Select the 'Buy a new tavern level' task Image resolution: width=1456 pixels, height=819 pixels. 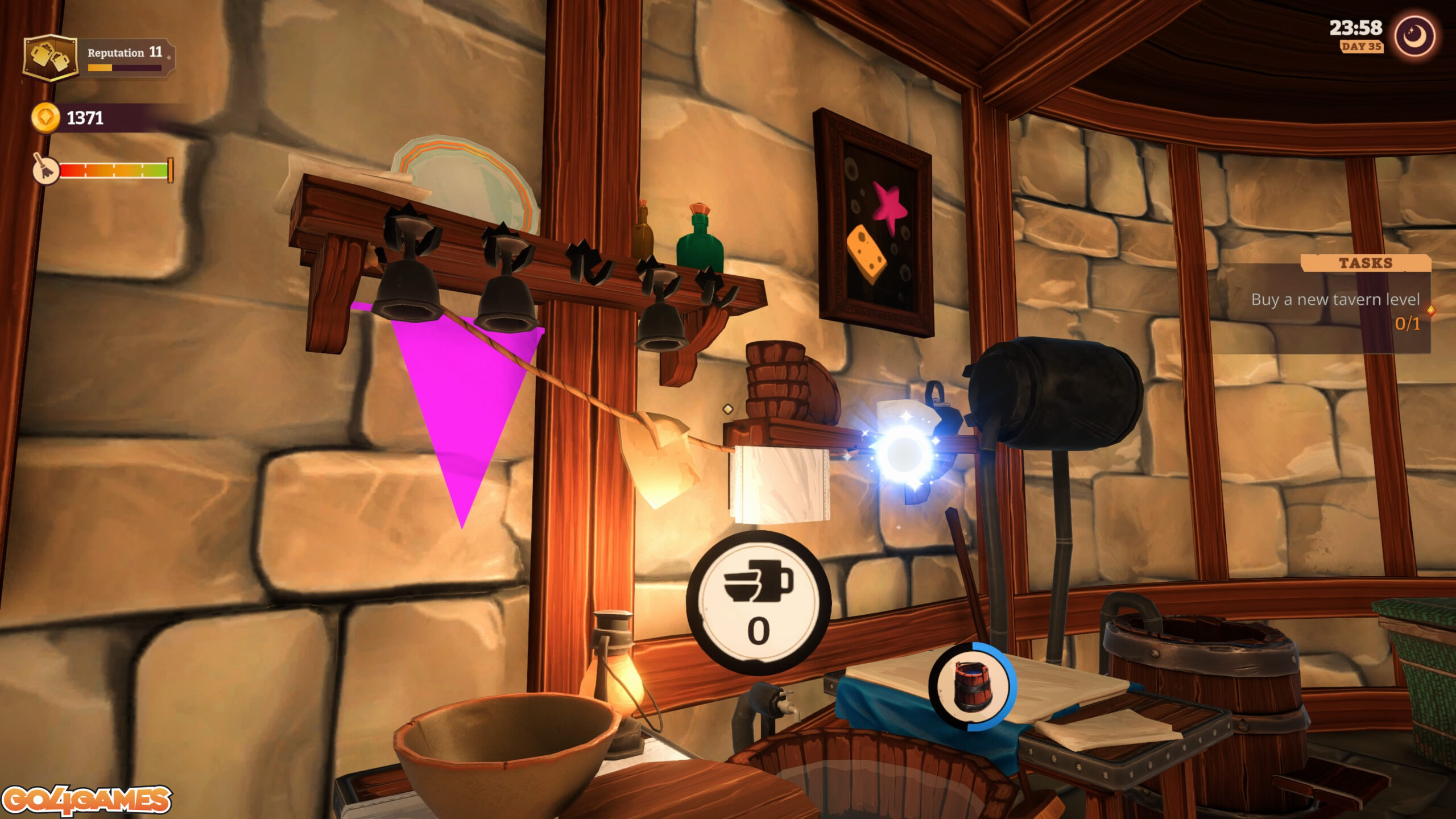point(1335,300)
